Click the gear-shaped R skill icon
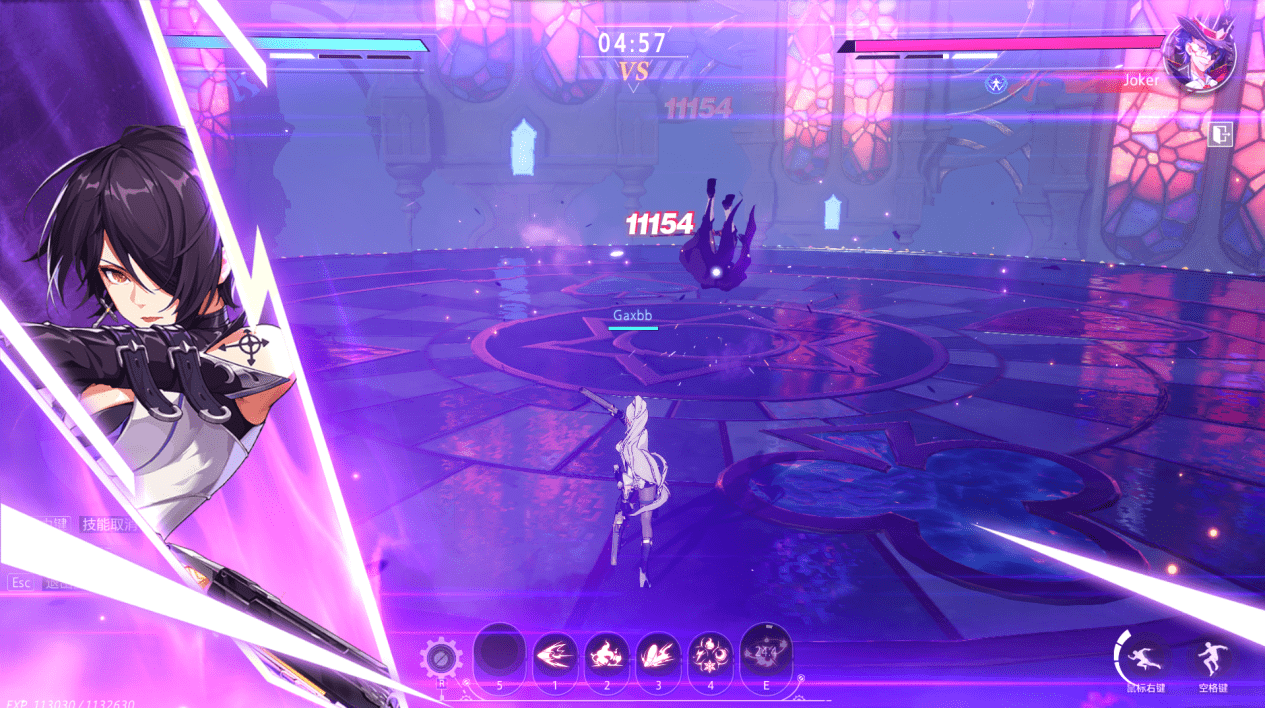This screenshot has height=708, width=1265. coord(441,659)
